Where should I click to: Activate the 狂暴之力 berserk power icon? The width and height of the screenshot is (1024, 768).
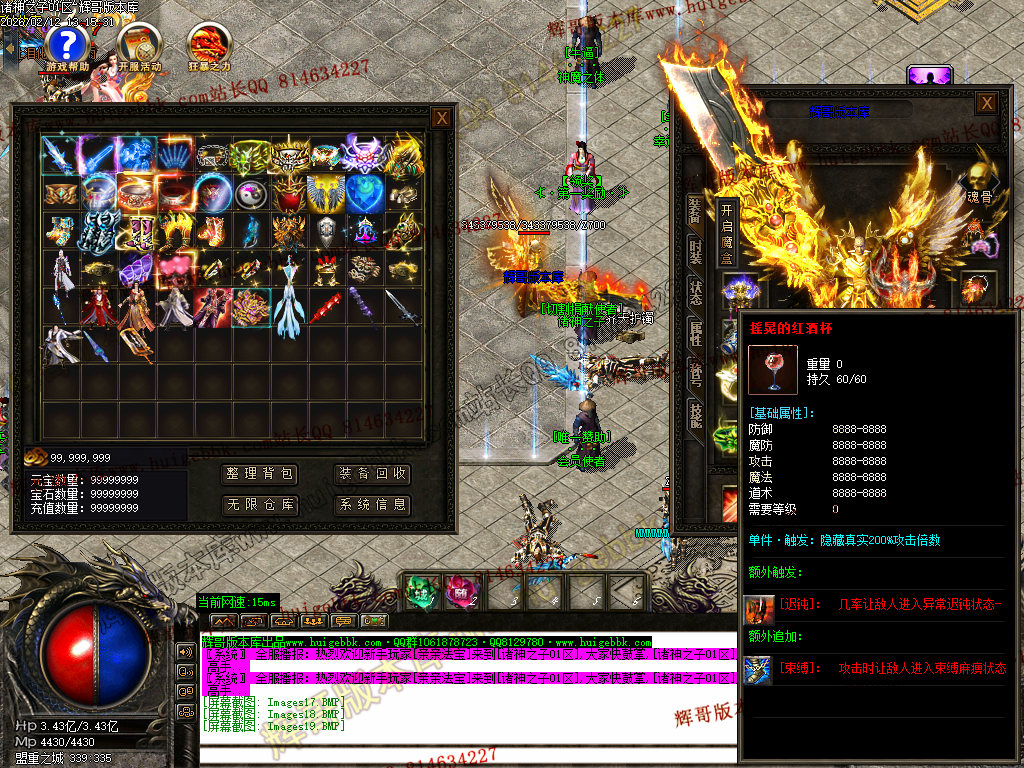point(208,45)
